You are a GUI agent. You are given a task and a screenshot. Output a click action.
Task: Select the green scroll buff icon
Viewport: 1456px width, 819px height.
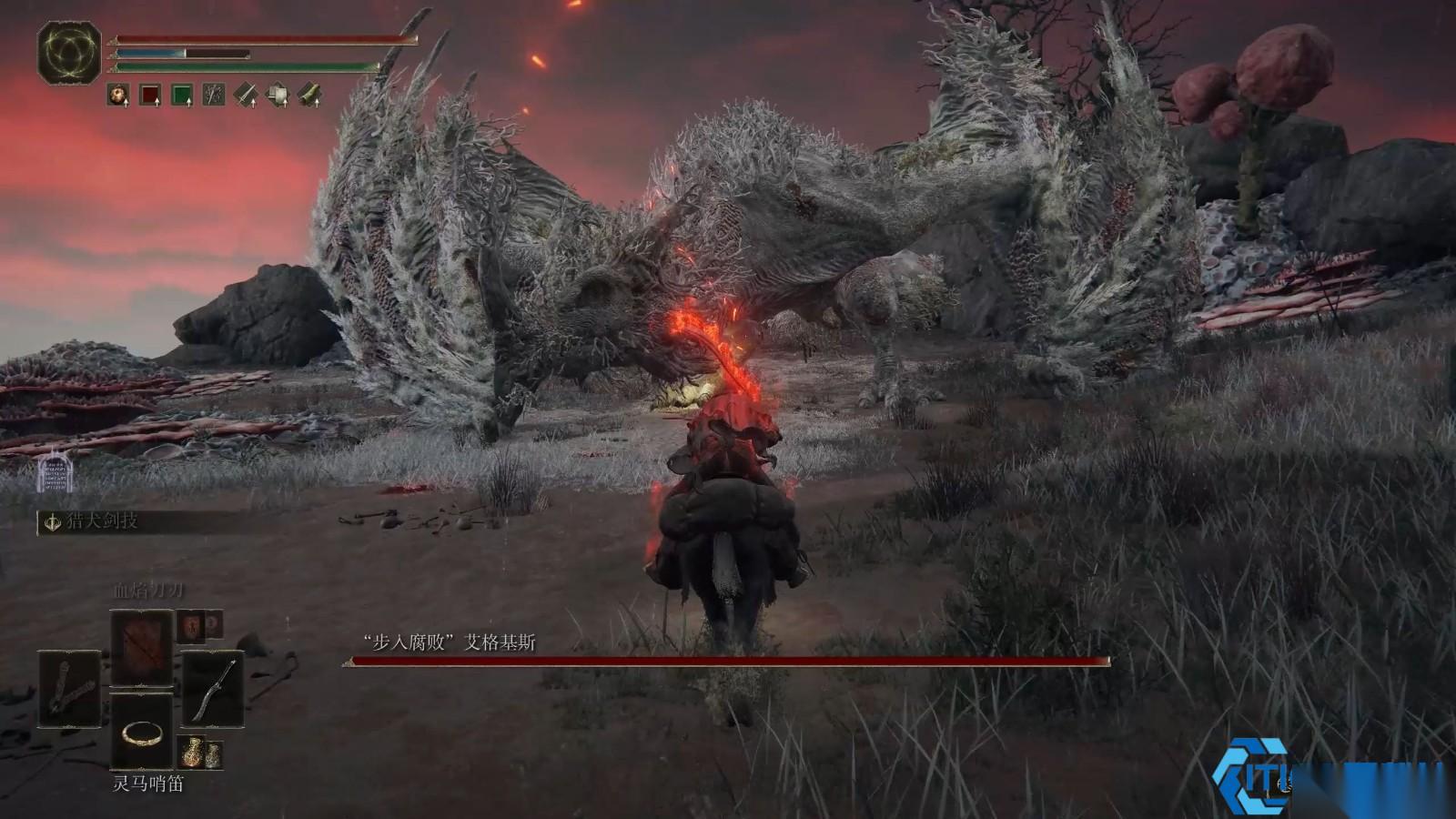[x=309, y=94]
